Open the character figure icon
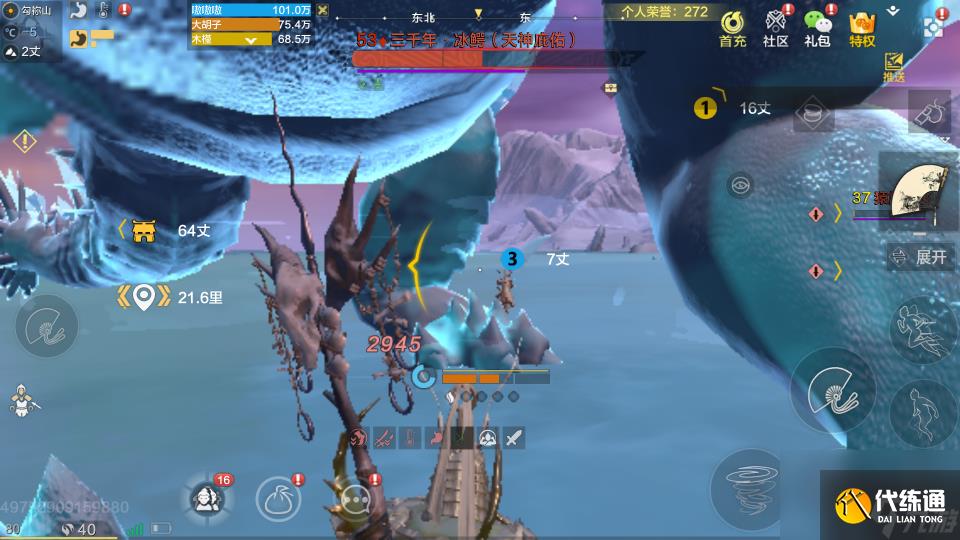The image size is (960, 540). (20, 400)
